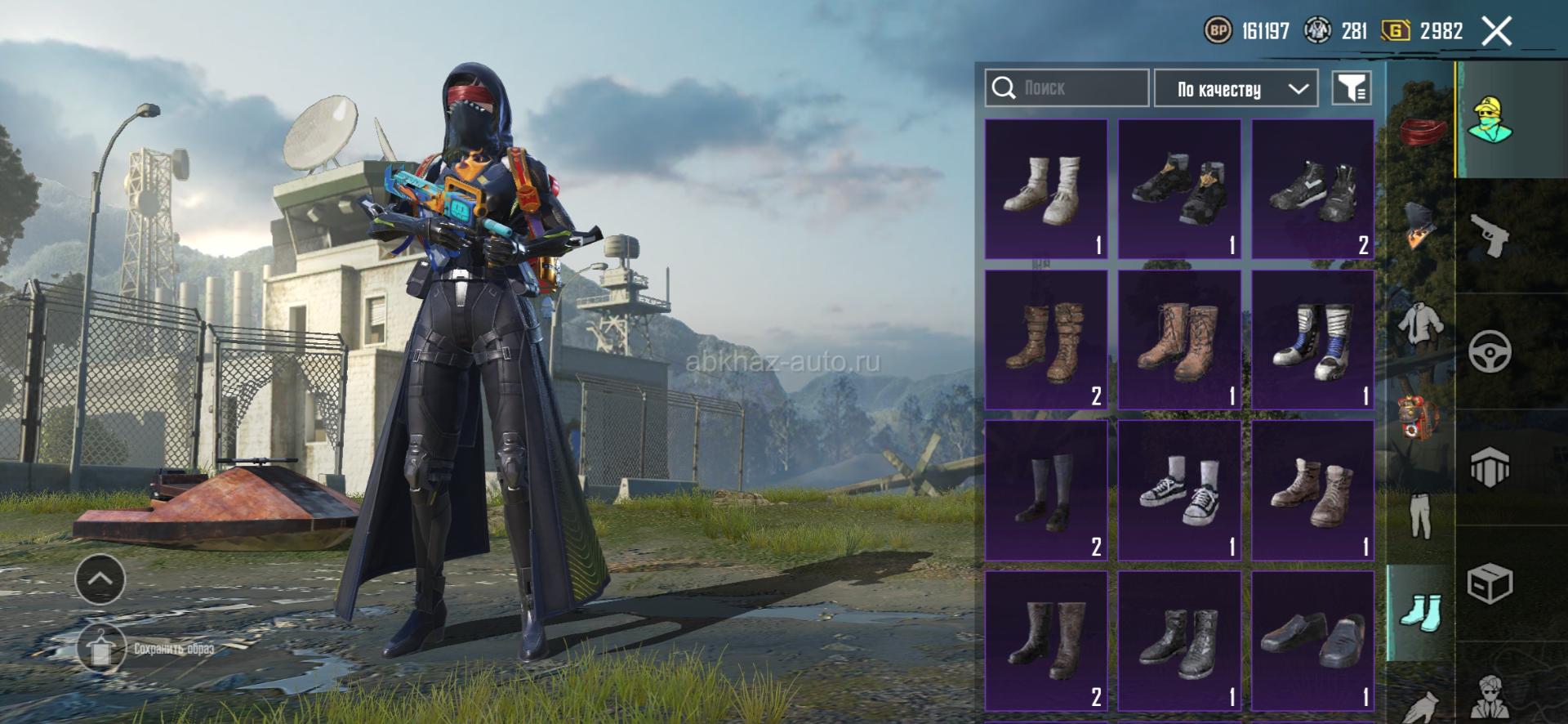Close the inventory with the X button
The image size is (1568, 724).
coord(1496,32)
